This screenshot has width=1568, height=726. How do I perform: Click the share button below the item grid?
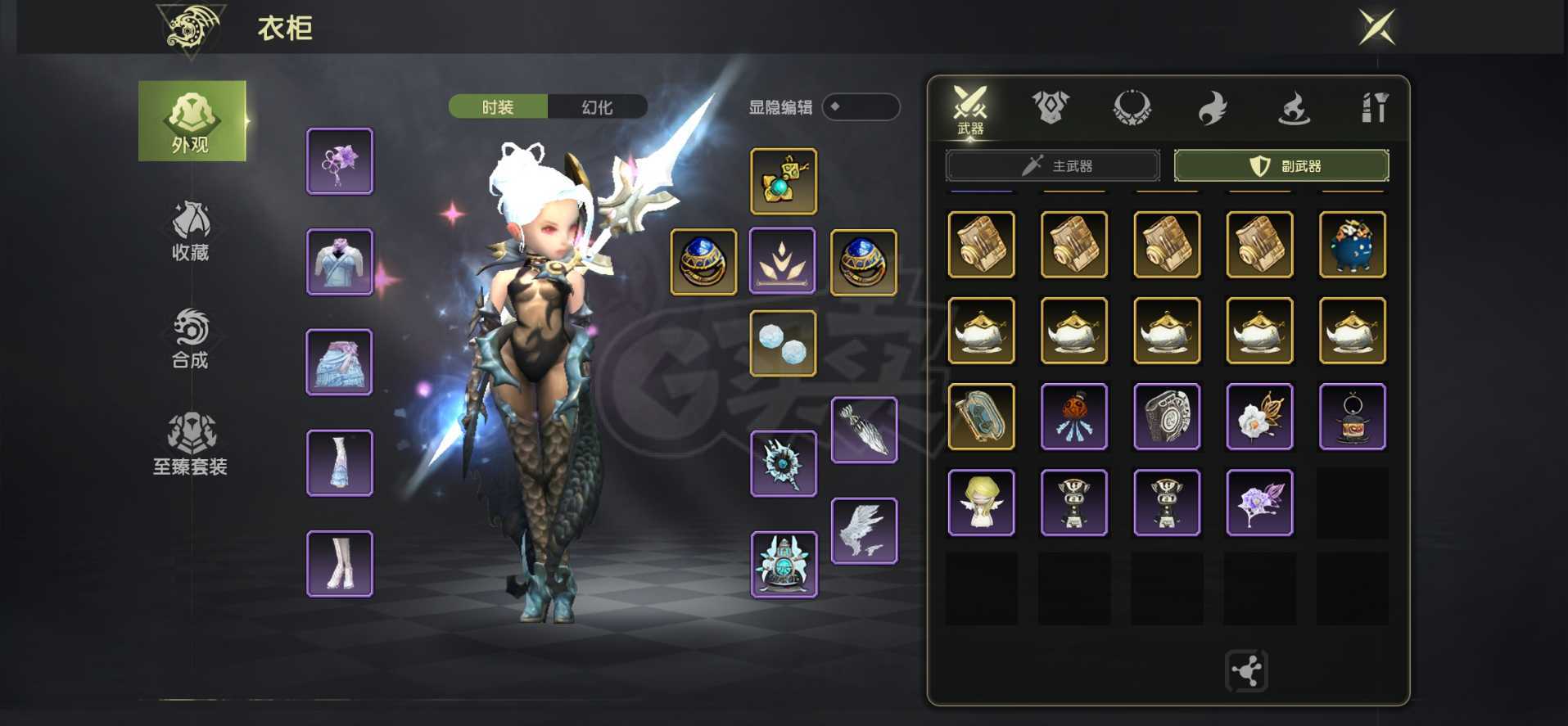click(1246, 671)
